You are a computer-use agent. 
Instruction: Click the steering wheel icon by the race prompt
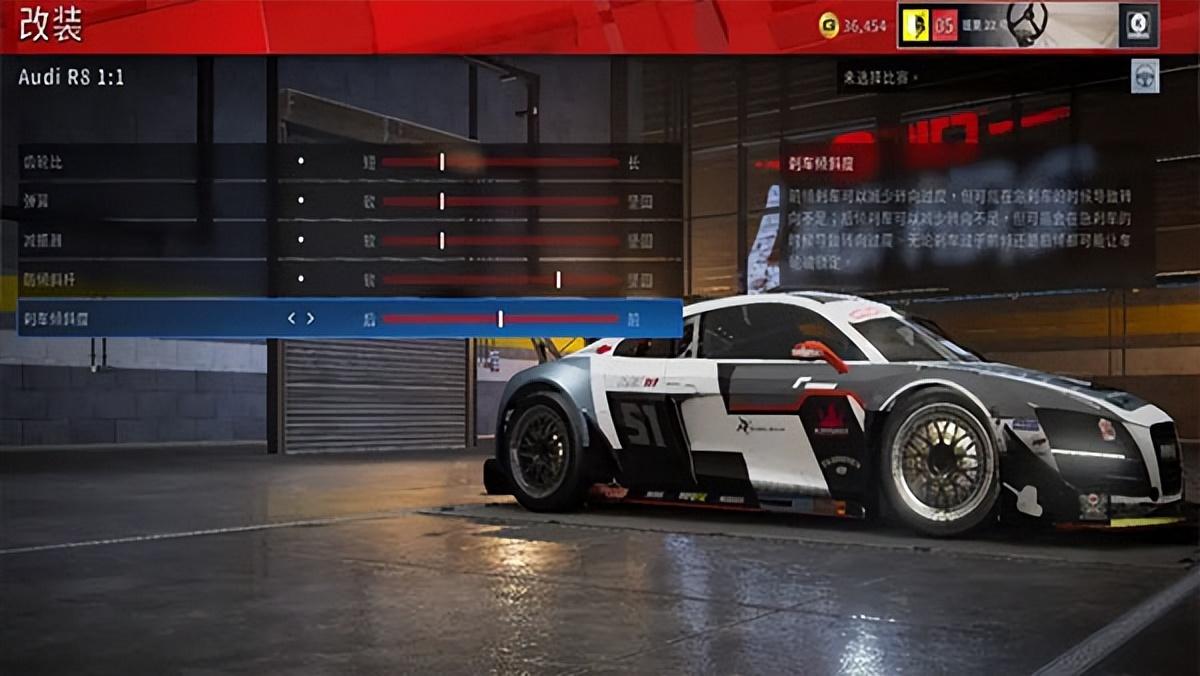pyautogui.click(x=1145, y=77)
